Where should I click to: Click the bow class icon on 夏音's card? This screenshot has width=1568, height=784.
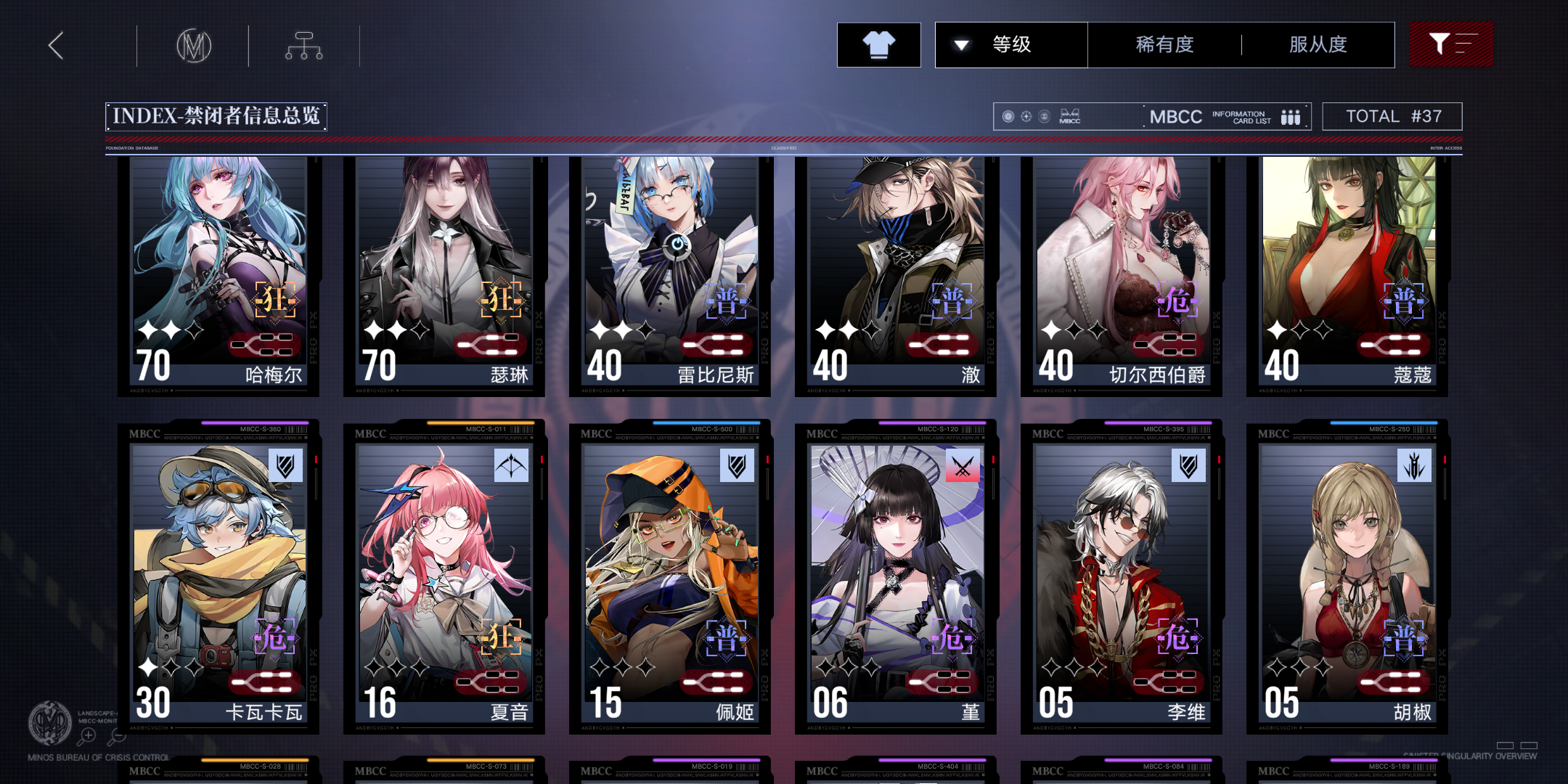(x=510, y=467)
